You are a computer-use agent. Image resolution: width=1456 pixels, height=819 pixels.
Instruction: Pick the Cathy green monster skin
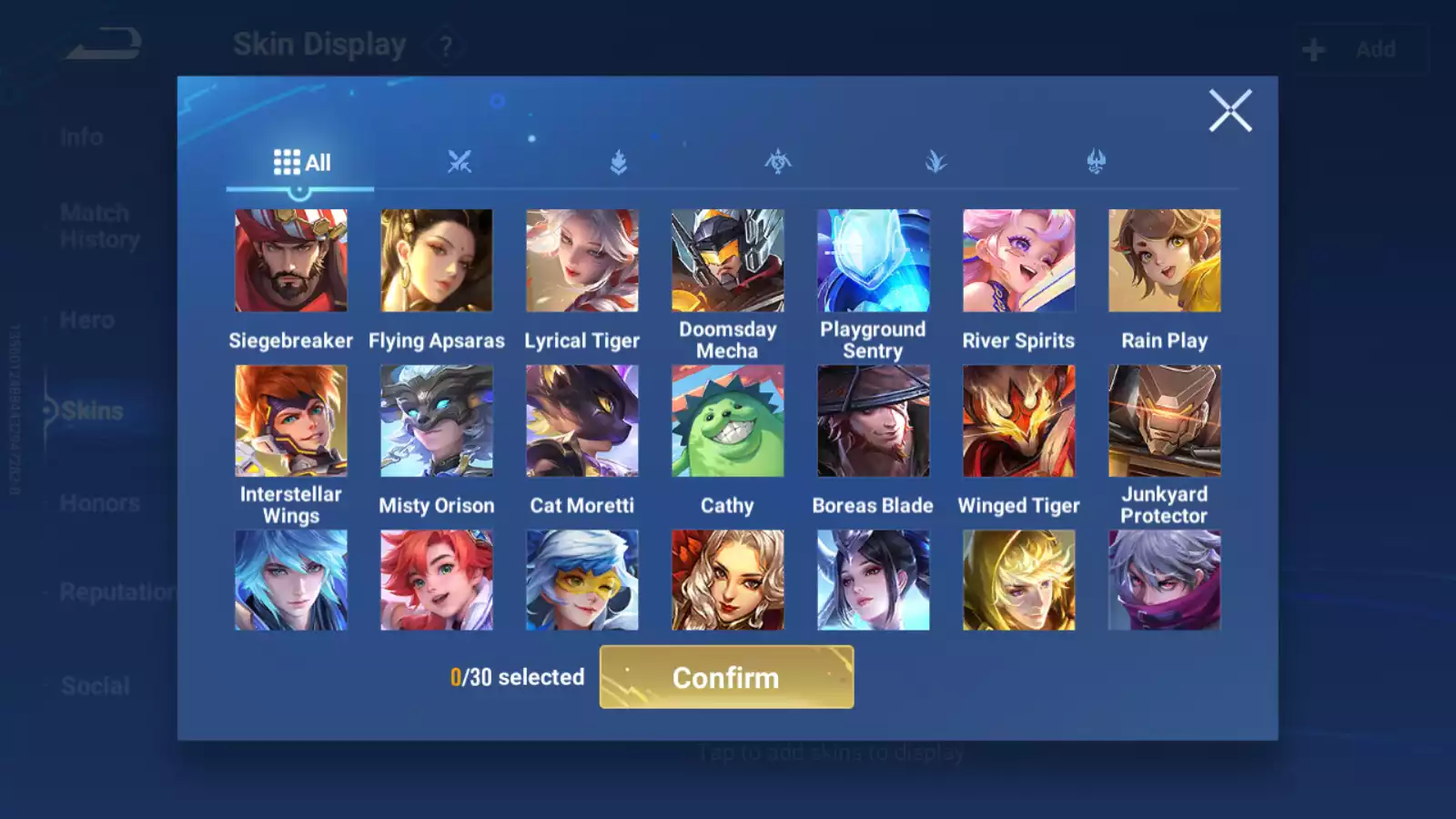728,421
